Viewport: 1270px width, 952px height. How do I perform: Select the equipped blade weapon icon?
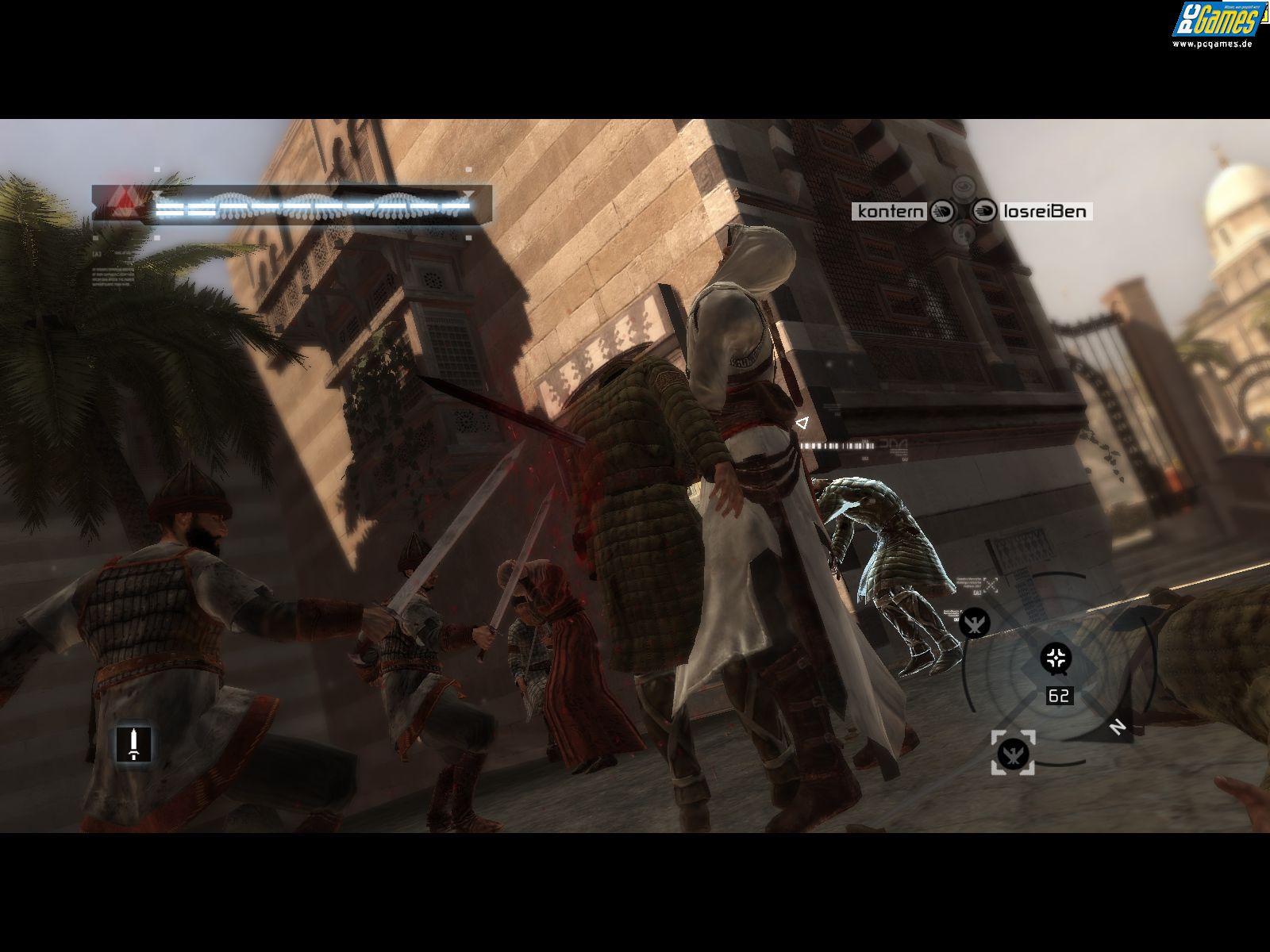pos(133,743)
